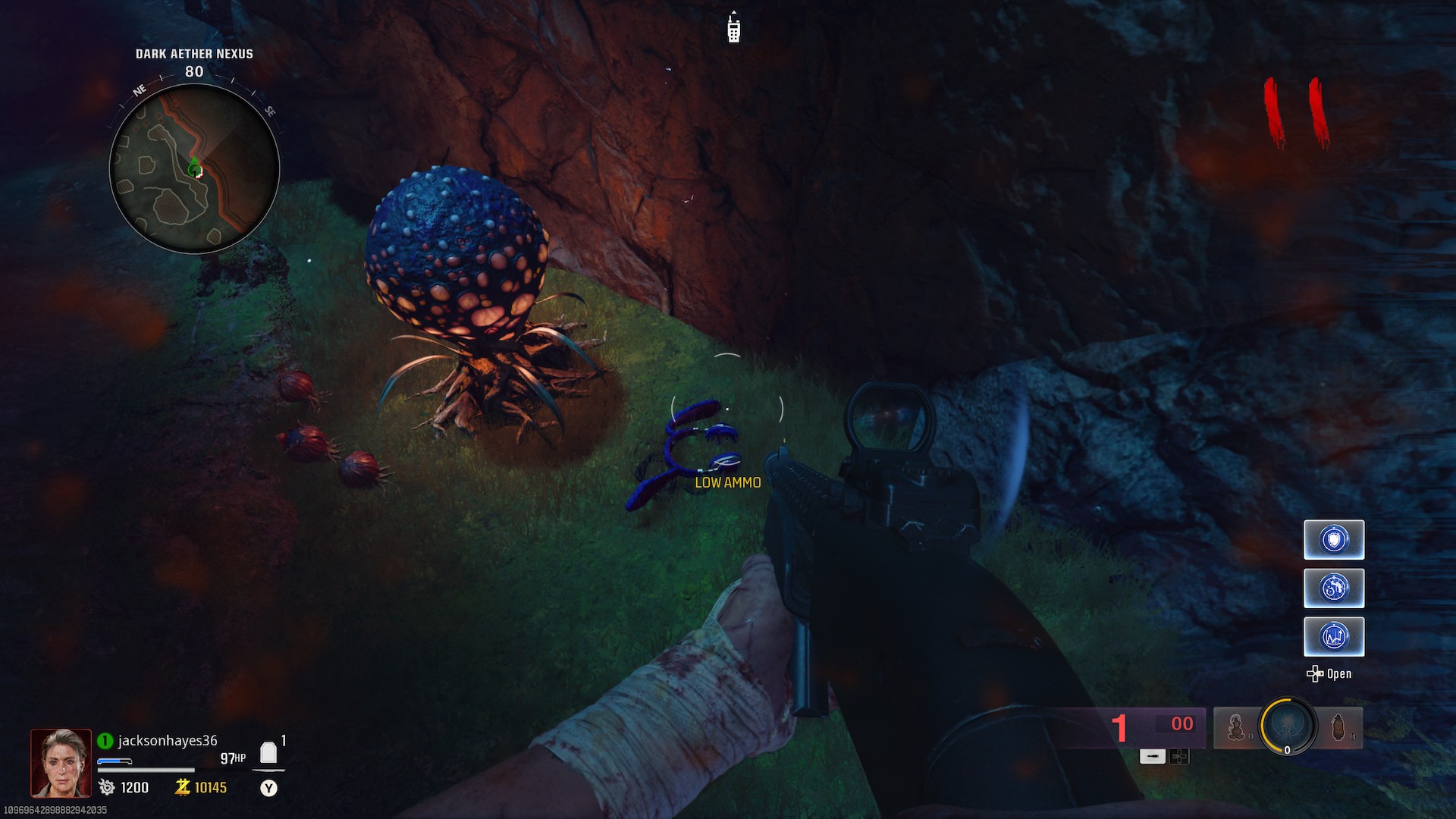Click the selected weapon slot indicator
This screenshot has width=1456, height=819.
click(x=1152, y=756)
